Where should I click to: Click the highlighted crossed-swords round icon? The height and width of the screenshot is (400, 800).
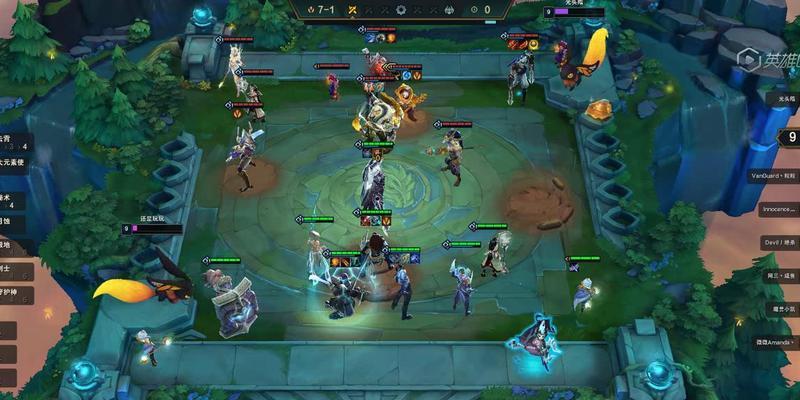click(354, 9)
